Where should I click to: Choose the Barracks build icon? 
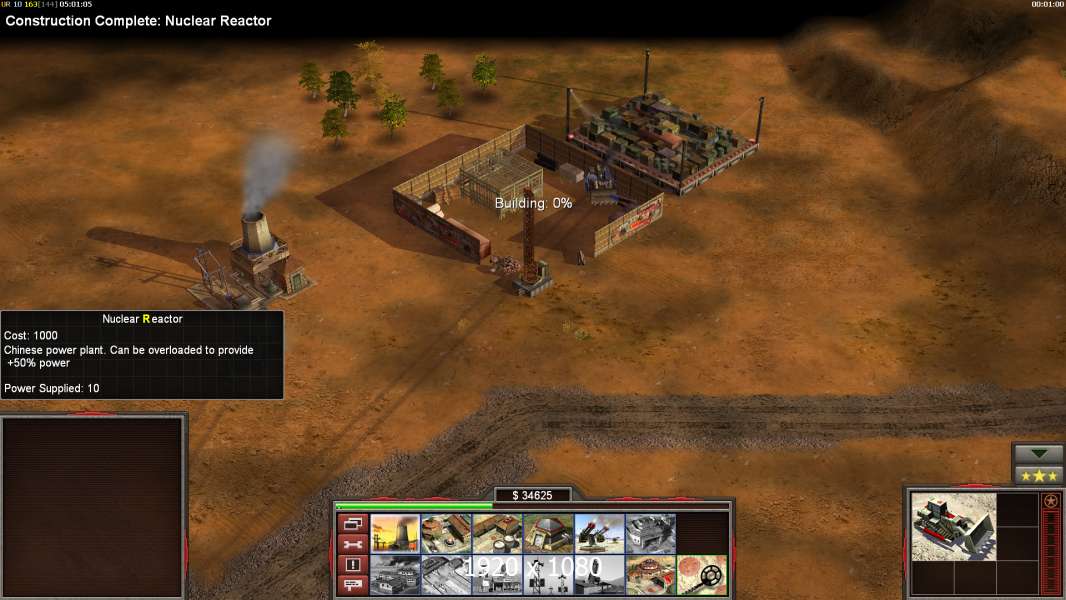pyautogui.click(x=446, y=534)
